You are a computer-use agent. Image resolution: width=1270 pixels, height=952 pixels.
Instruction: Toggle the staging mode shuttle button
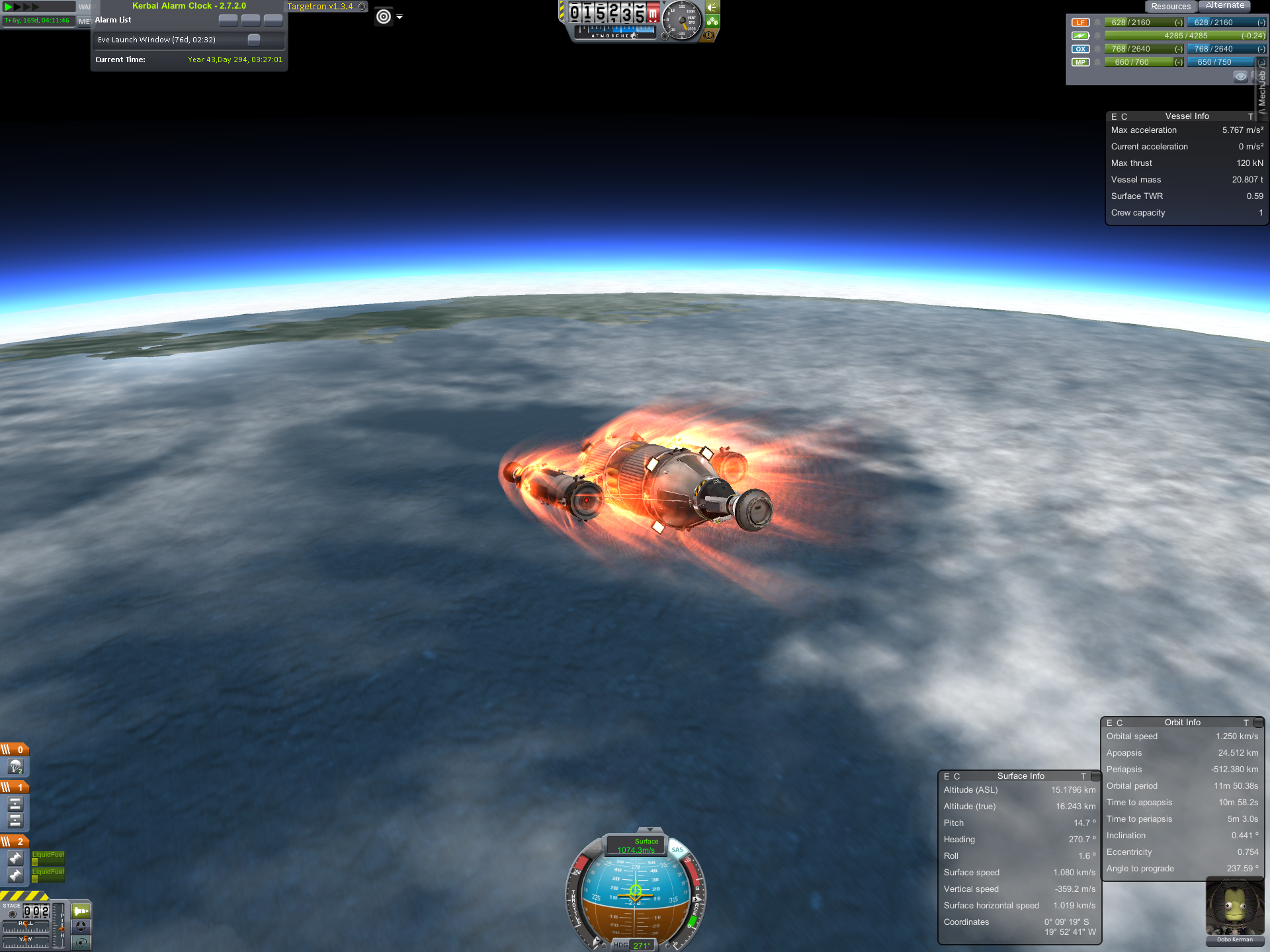click(81, 911)
